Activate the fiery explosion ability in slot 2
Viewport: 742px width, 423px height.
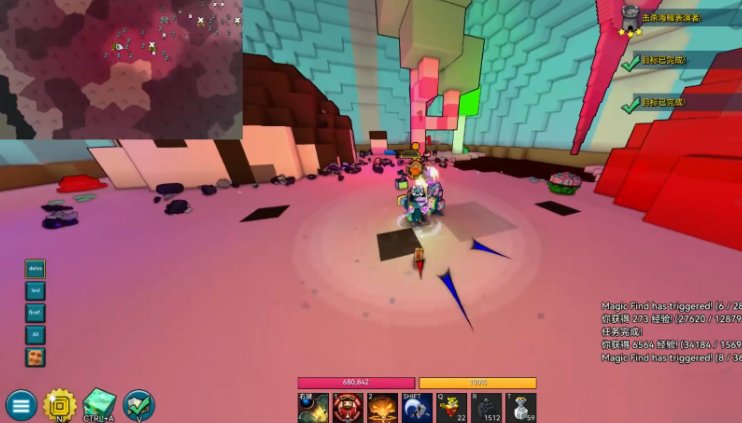point(382,408)
